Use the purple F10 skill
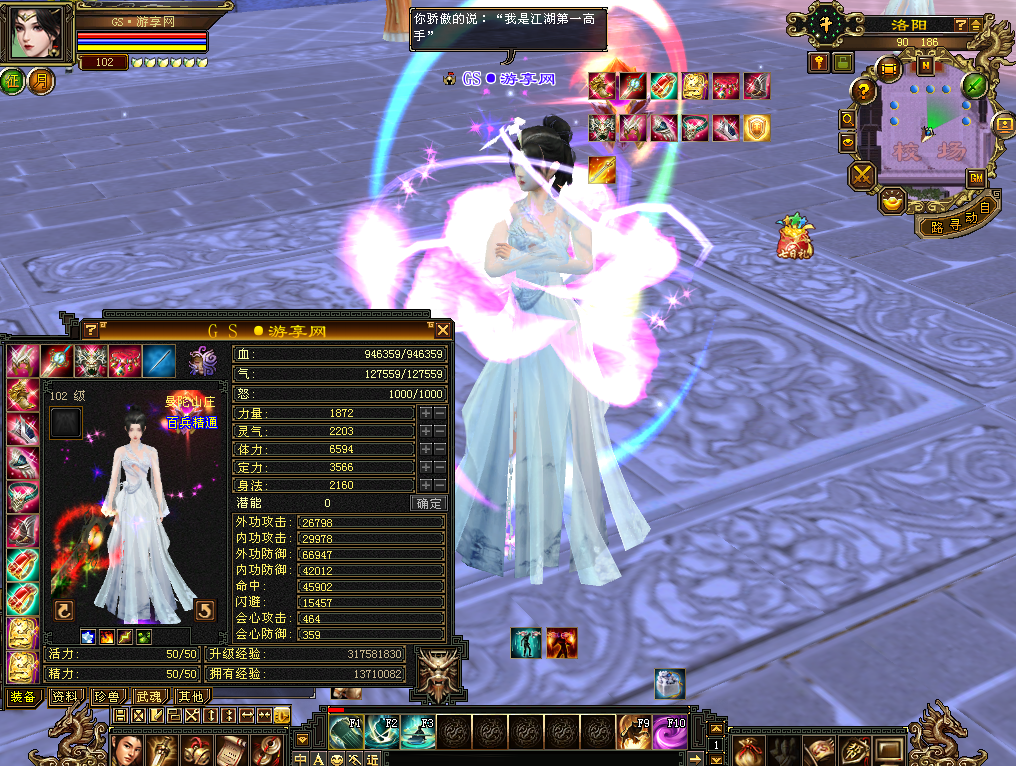 [669, 731]
